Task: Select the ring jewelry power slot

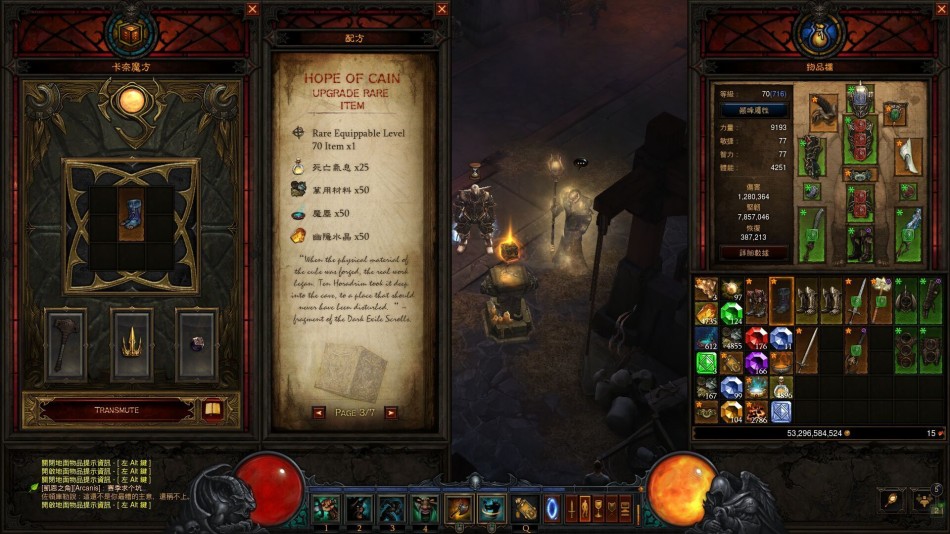Action: pos(196,345)
